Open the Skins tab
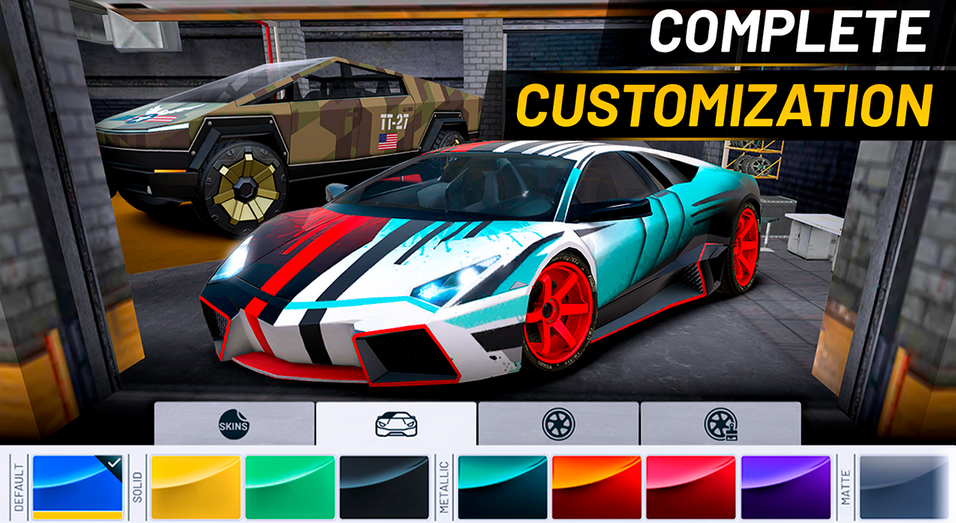956x523 pixels. tap(234, 423)
